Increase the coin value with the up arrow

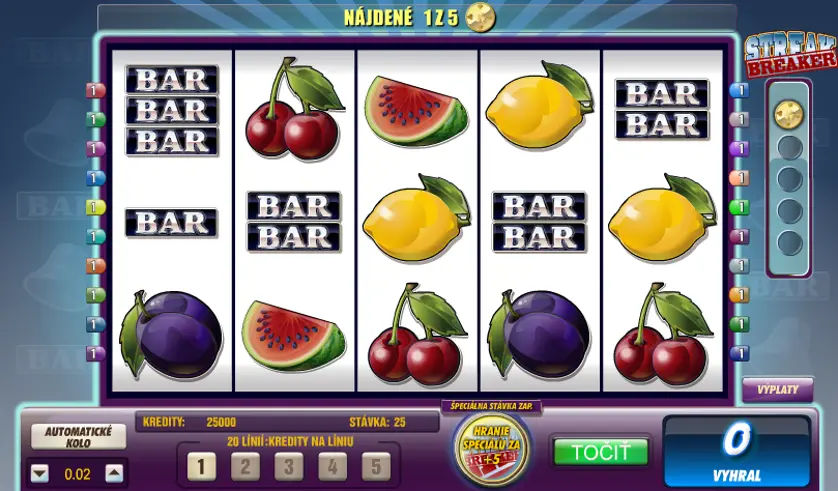(x=115, y=474)
